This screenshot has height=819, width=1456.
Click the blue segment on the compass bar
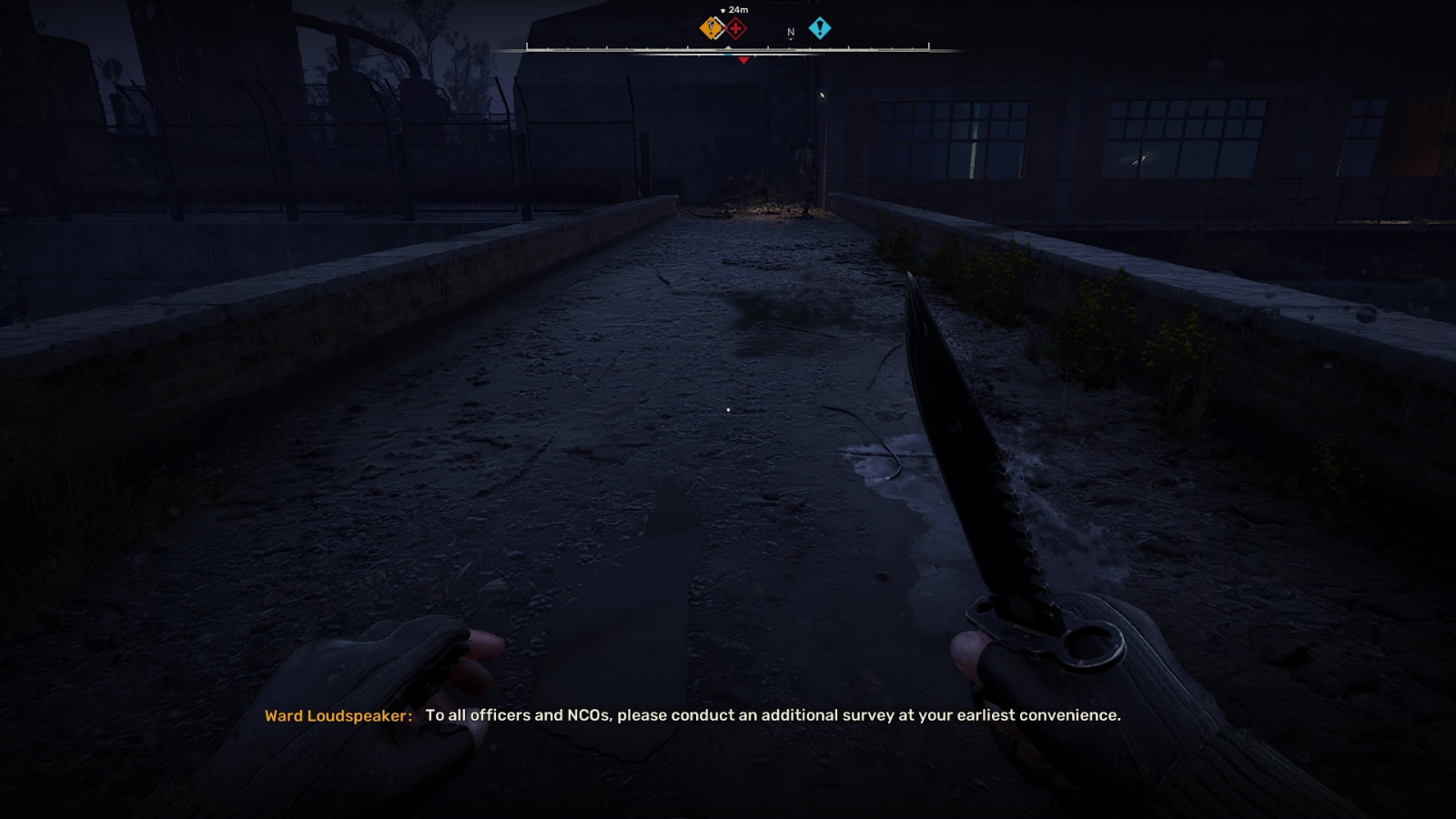coord(728,55)
